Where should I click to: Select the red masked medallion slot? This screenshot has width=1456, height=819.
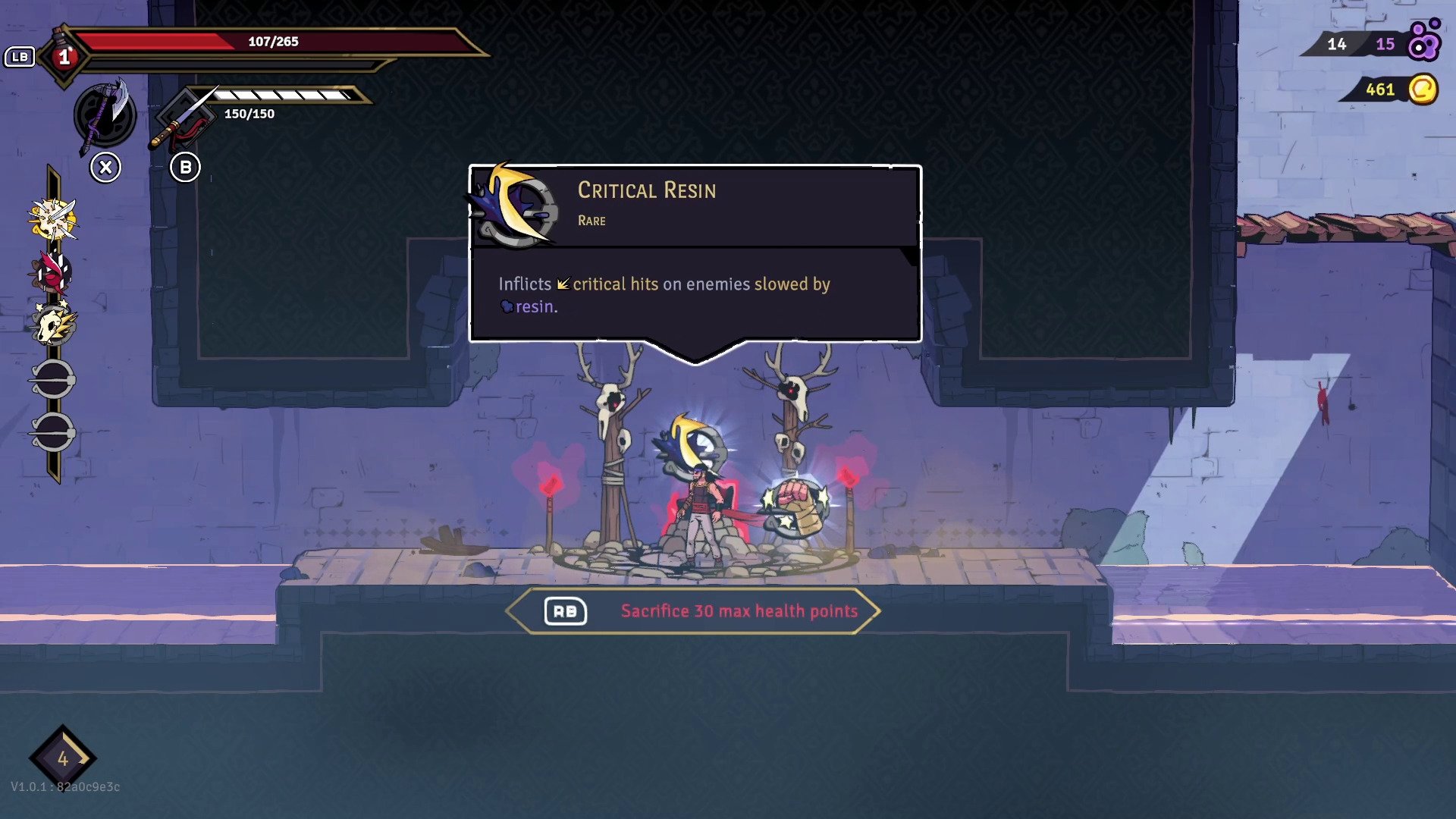[x=52, y=273]
